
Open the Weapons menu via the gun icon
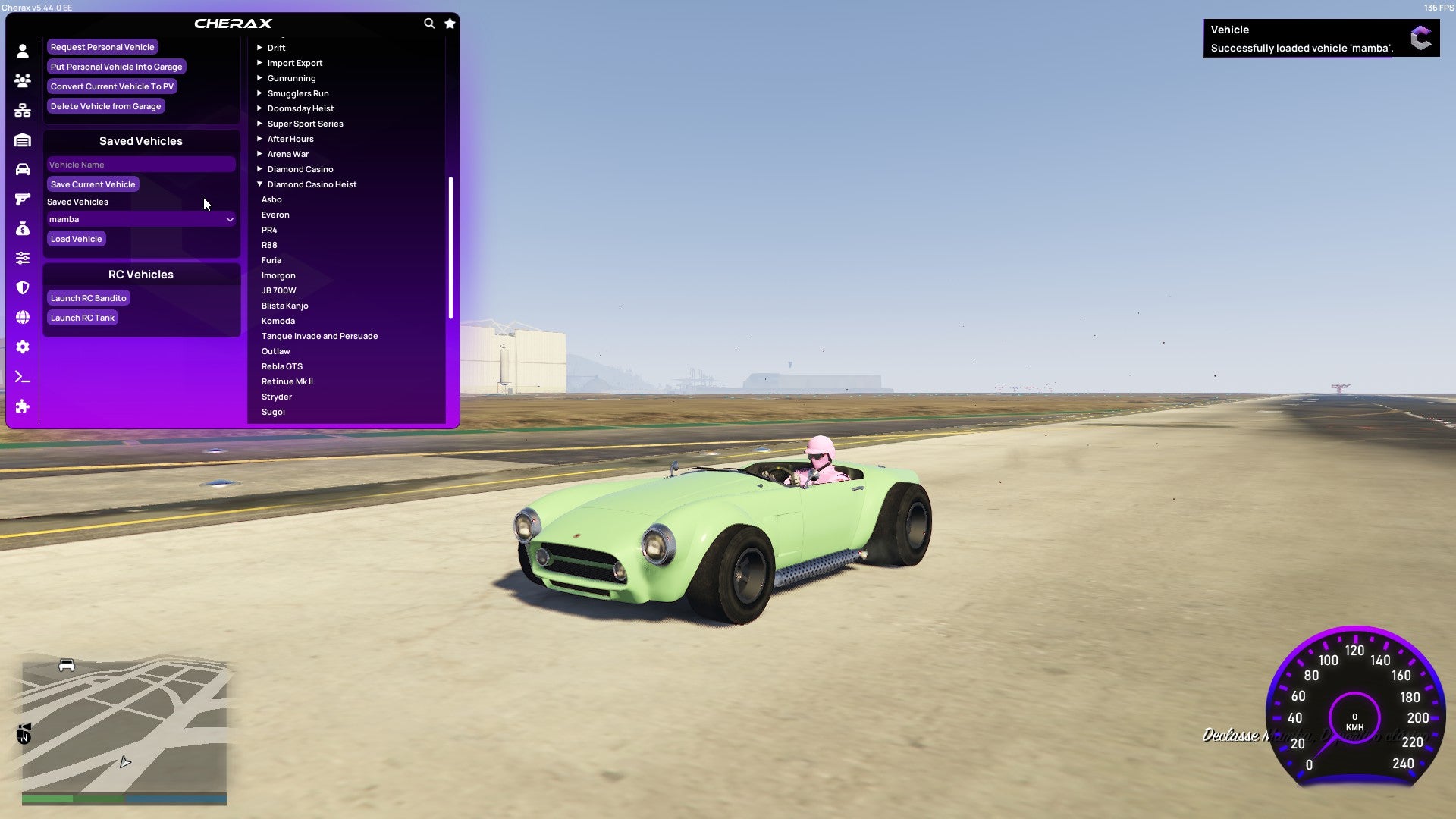coord(23,199)
